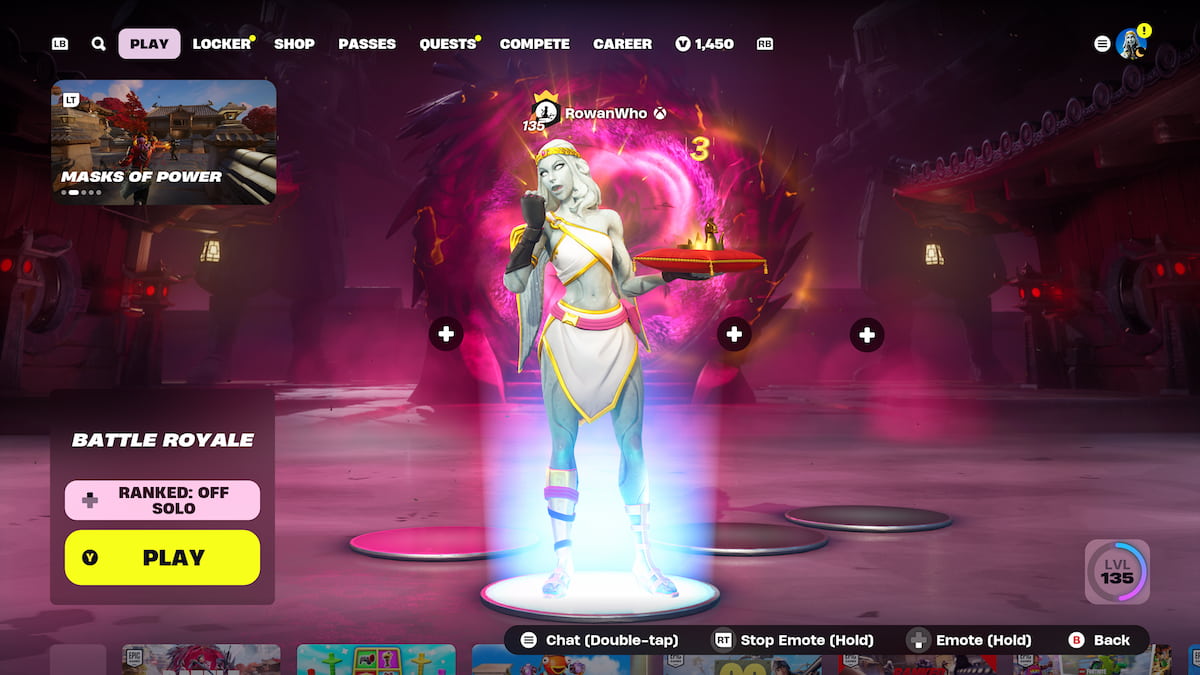Open the level 135 progress badge
This screenshot has height=675, width=1200.
click(1117, 573)
